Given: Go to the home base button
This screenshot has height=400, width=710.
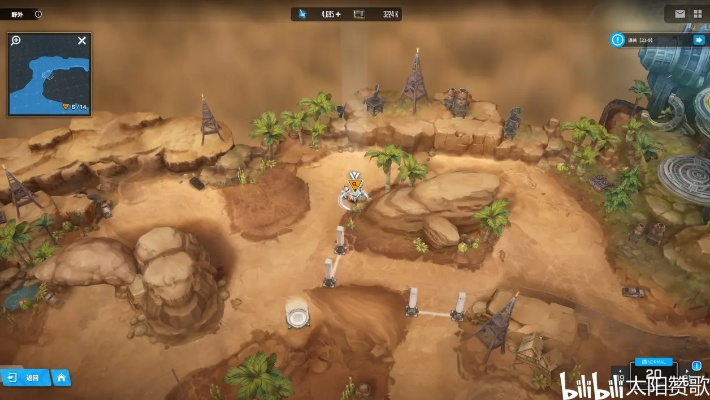Looking at the screenshot, I should click(x=62, y=378).
